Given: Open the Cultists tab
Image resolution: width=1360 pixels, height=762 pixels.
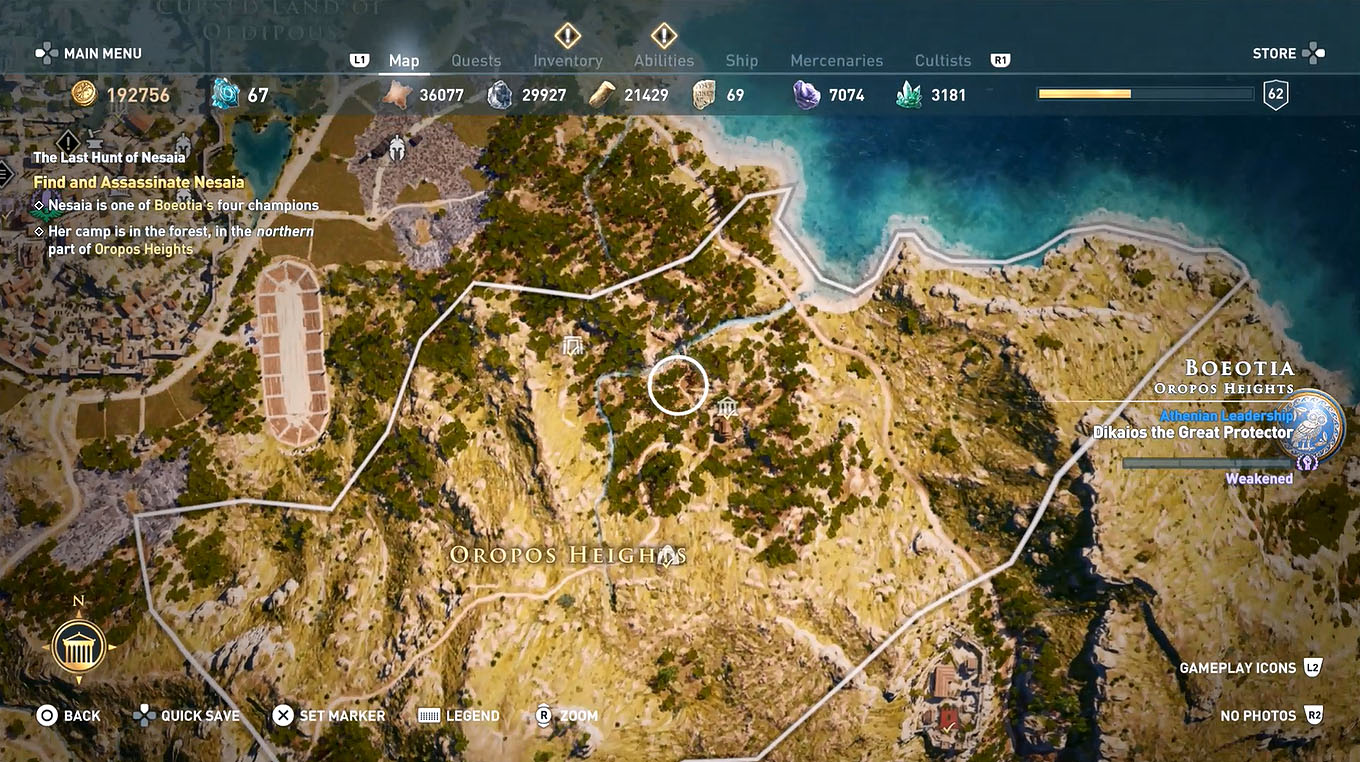Looking at the screenshot, I should tap(941, 60).
